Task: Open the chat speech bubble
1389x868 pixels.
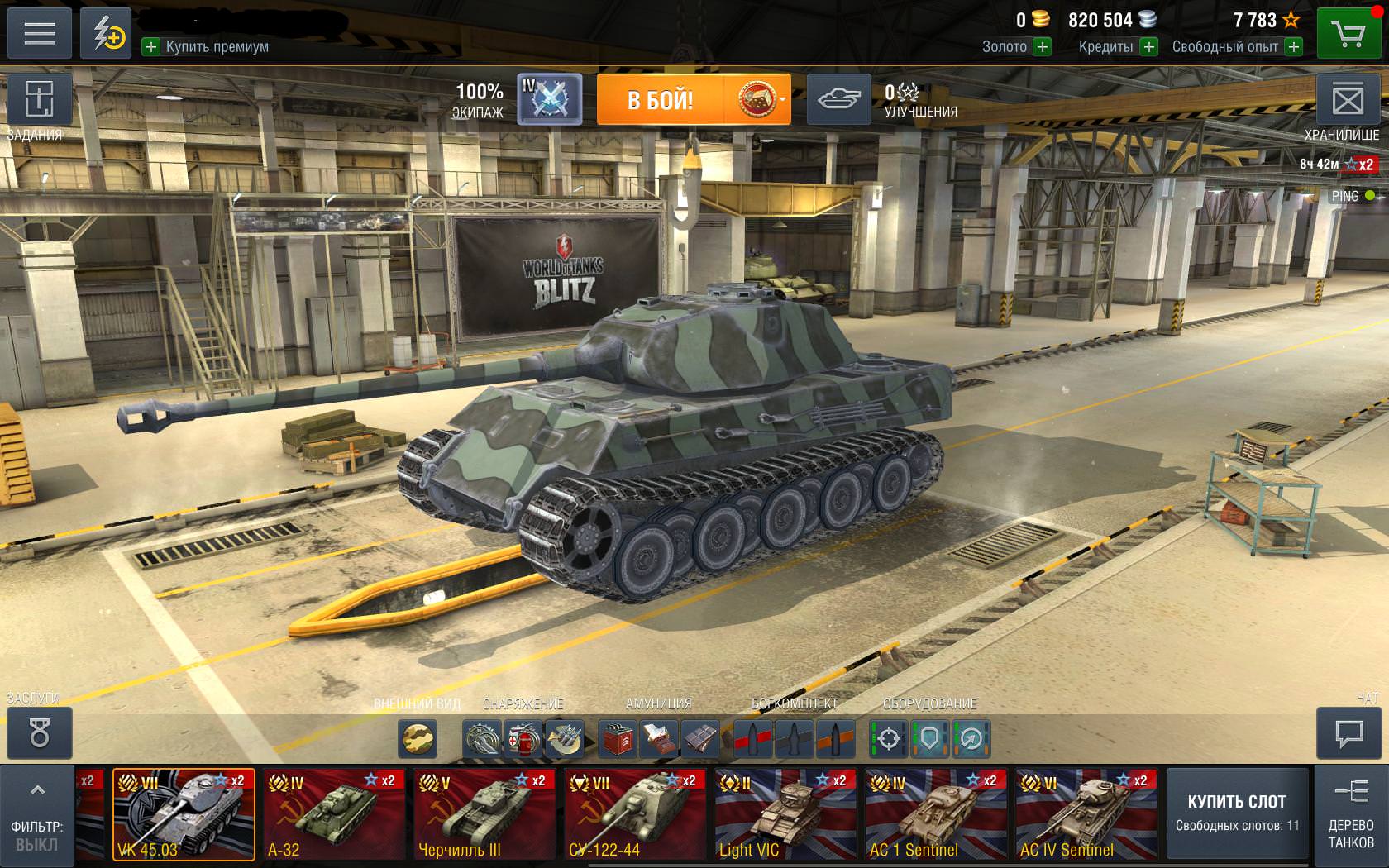Action: pos(1348,733)
